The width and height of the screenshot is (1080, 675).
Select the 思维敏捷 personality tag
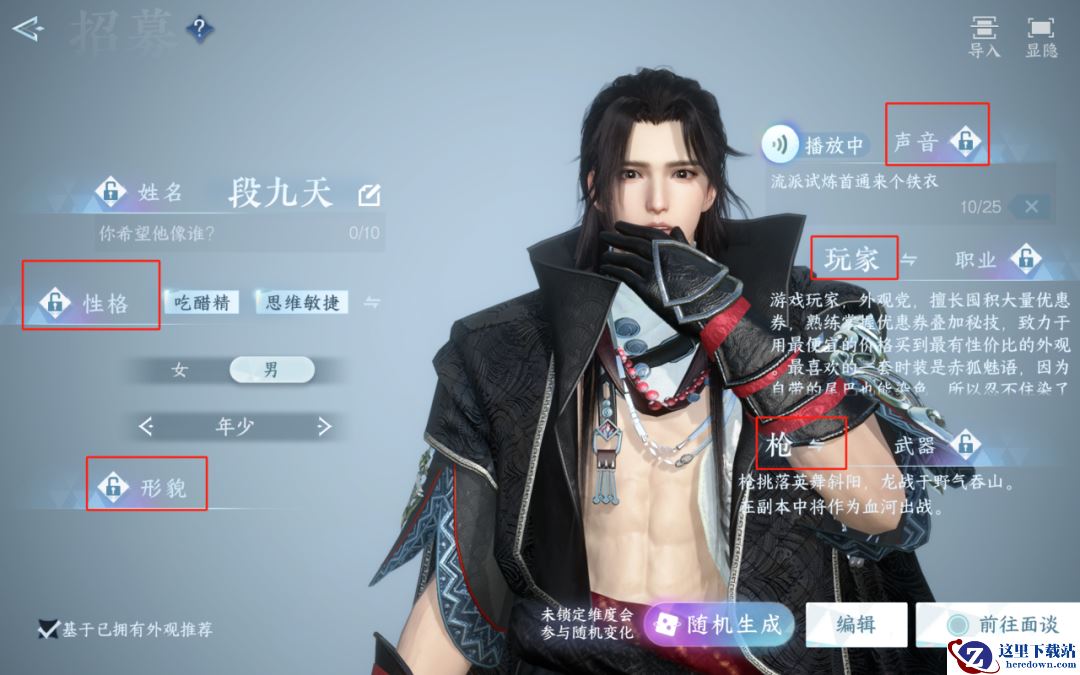point(302,302)
